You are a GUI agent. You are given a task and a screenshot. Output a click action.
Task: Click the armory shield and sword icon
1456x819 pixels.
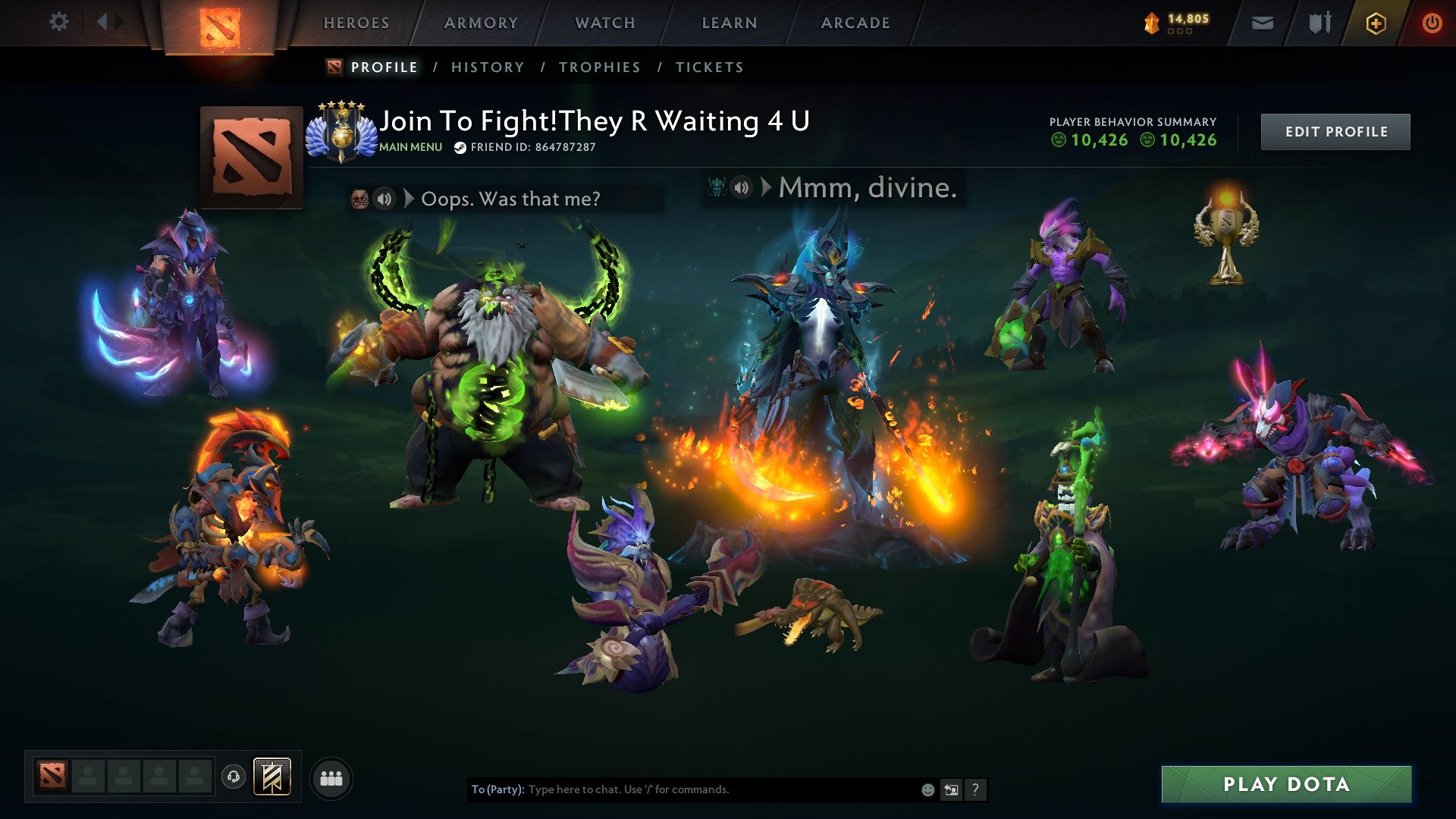click(1319, 23)
